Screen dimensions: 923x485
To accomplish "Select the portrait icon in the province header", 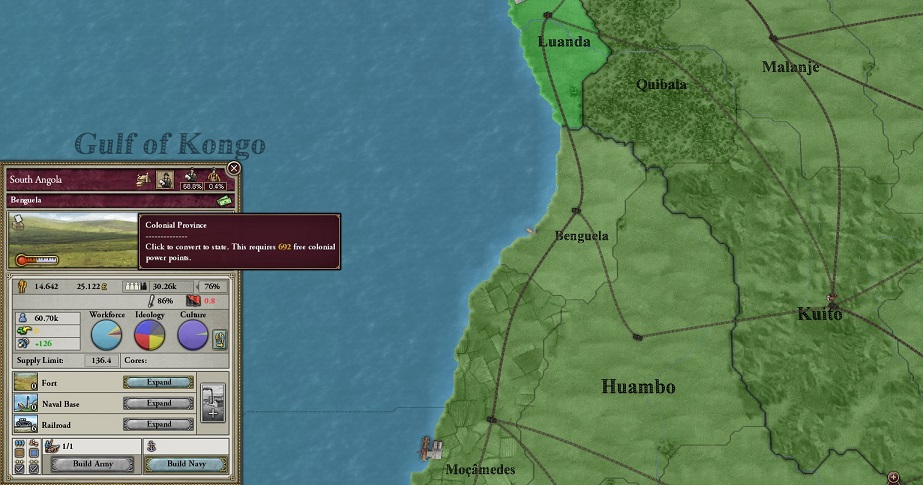I will tap(166, 179).
